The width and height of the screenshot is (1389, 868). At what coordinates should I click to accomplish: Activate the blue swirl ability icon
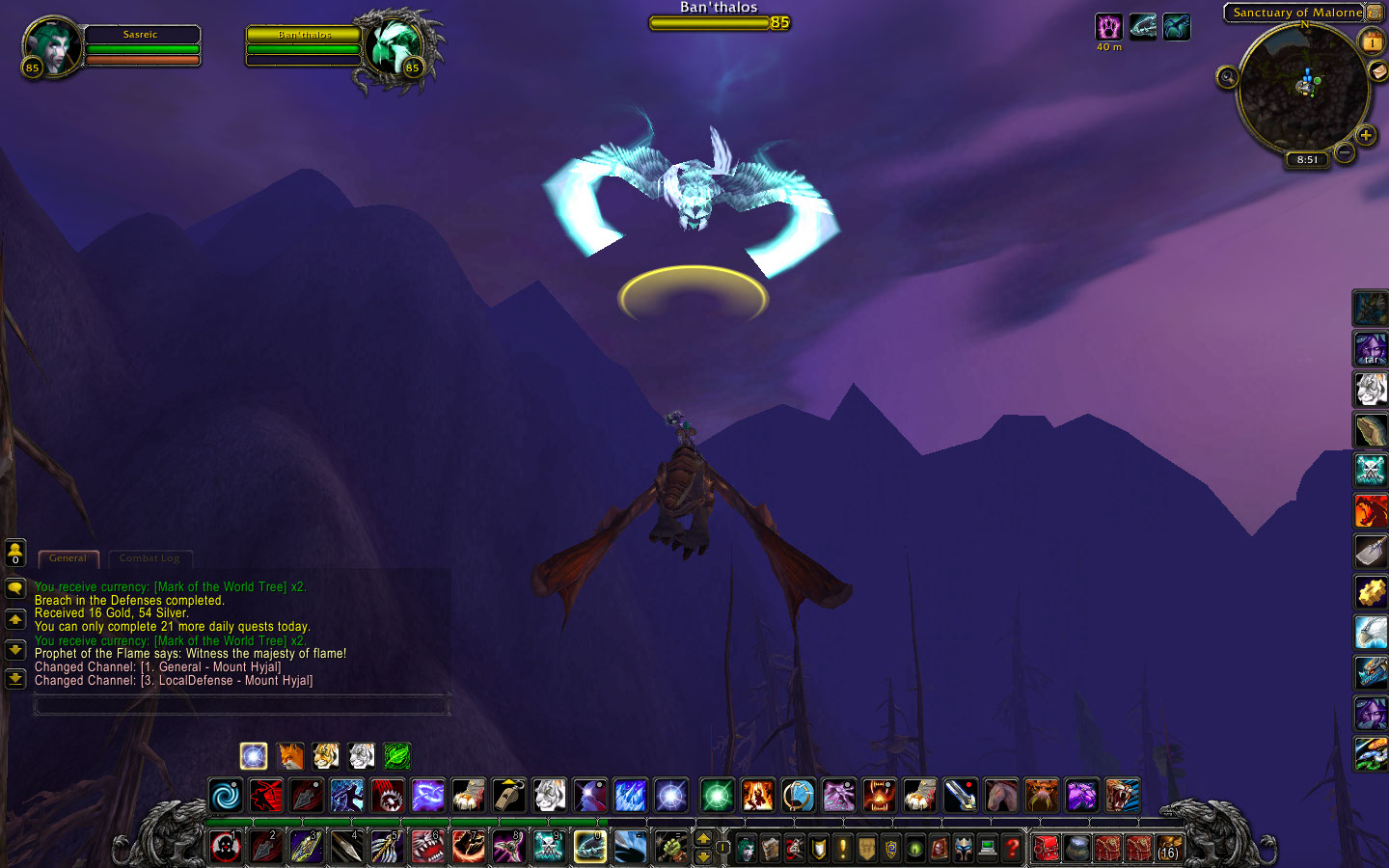tap(227, 796)
